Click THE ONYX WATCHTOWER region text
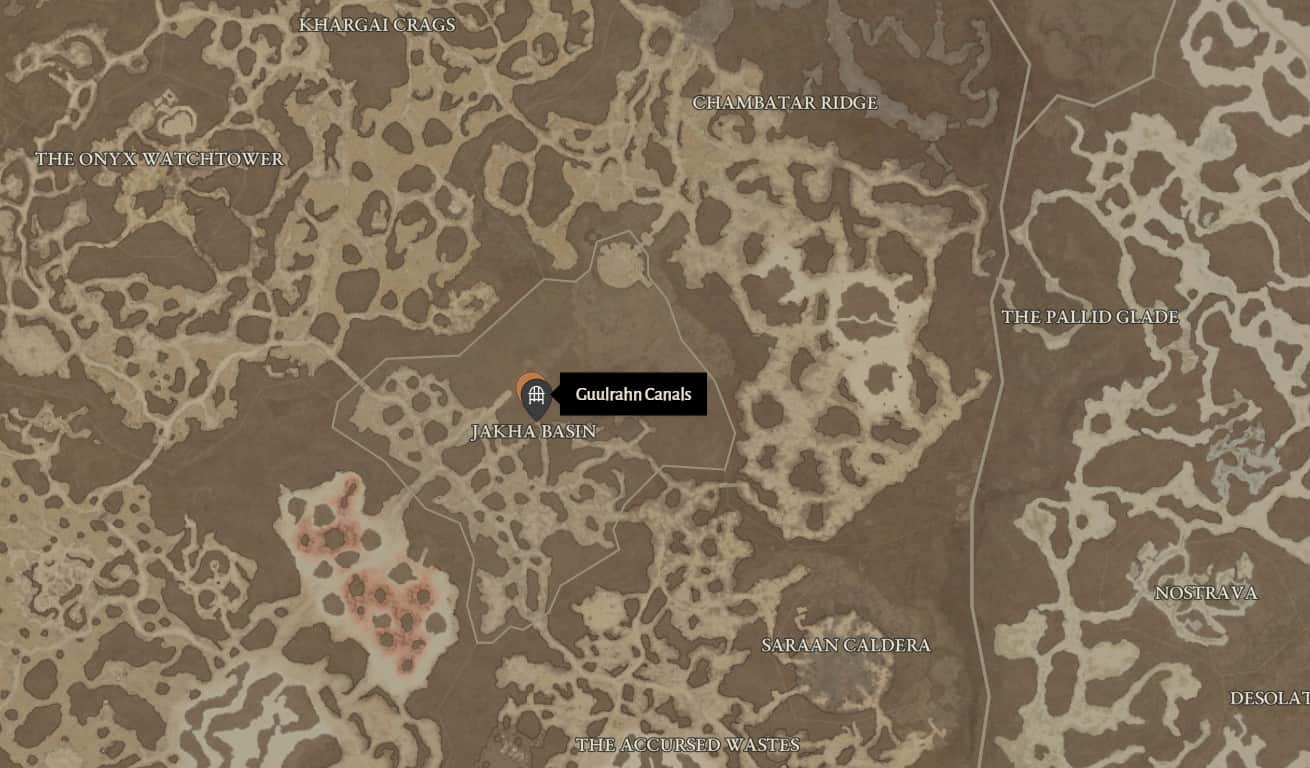The height and width of the screenshot is (768, 1310). click(160, 157)
